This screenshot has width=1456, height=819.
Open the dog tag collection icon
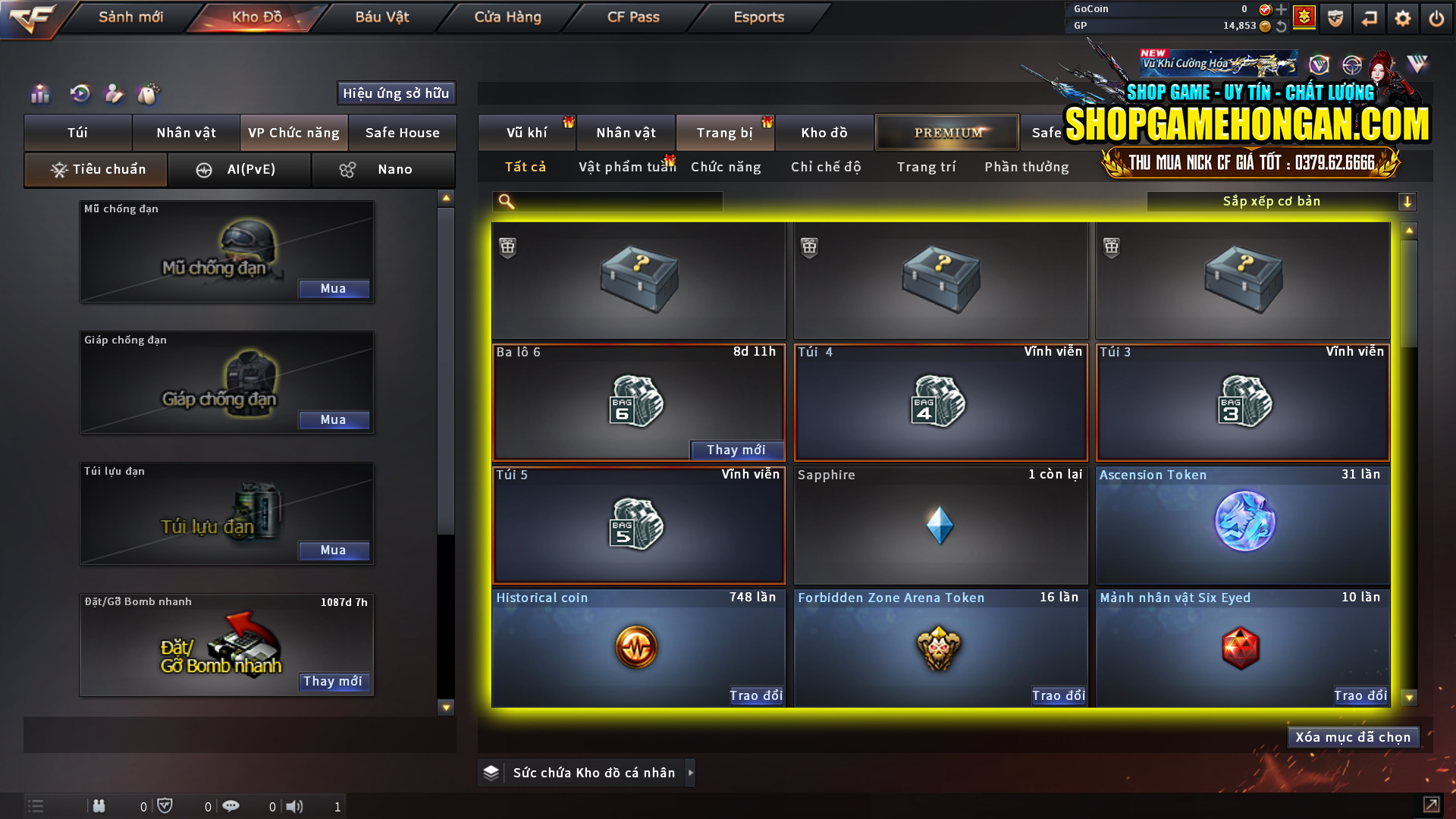[x=149, y=94]
